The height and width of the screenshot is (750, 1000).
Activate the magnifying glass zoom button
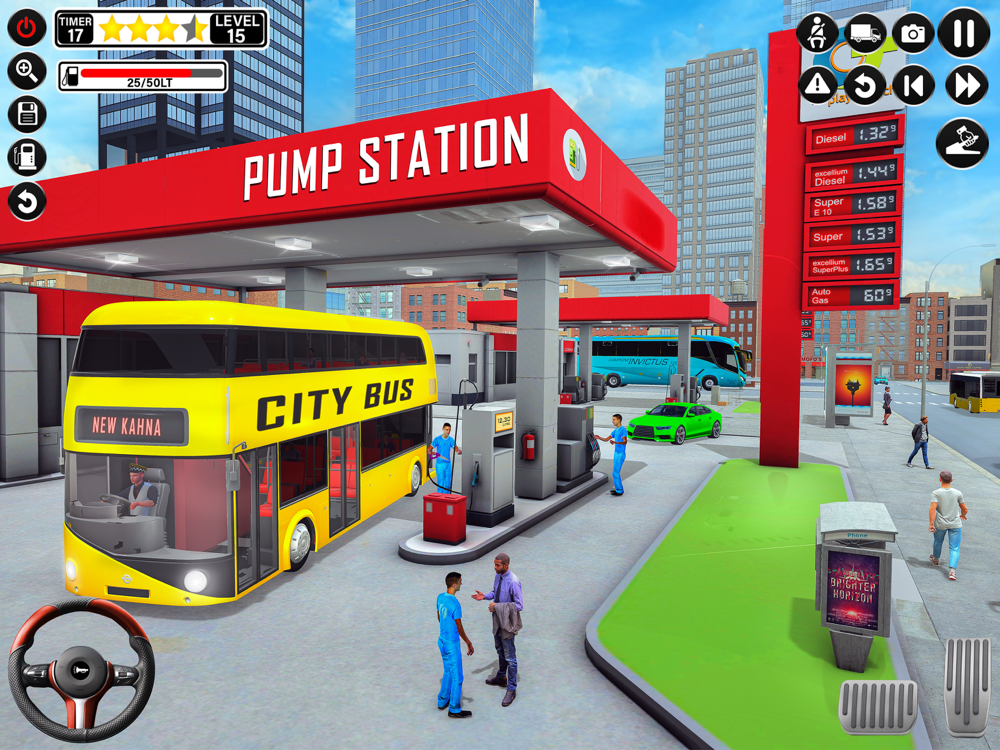(x=27, y=71)
